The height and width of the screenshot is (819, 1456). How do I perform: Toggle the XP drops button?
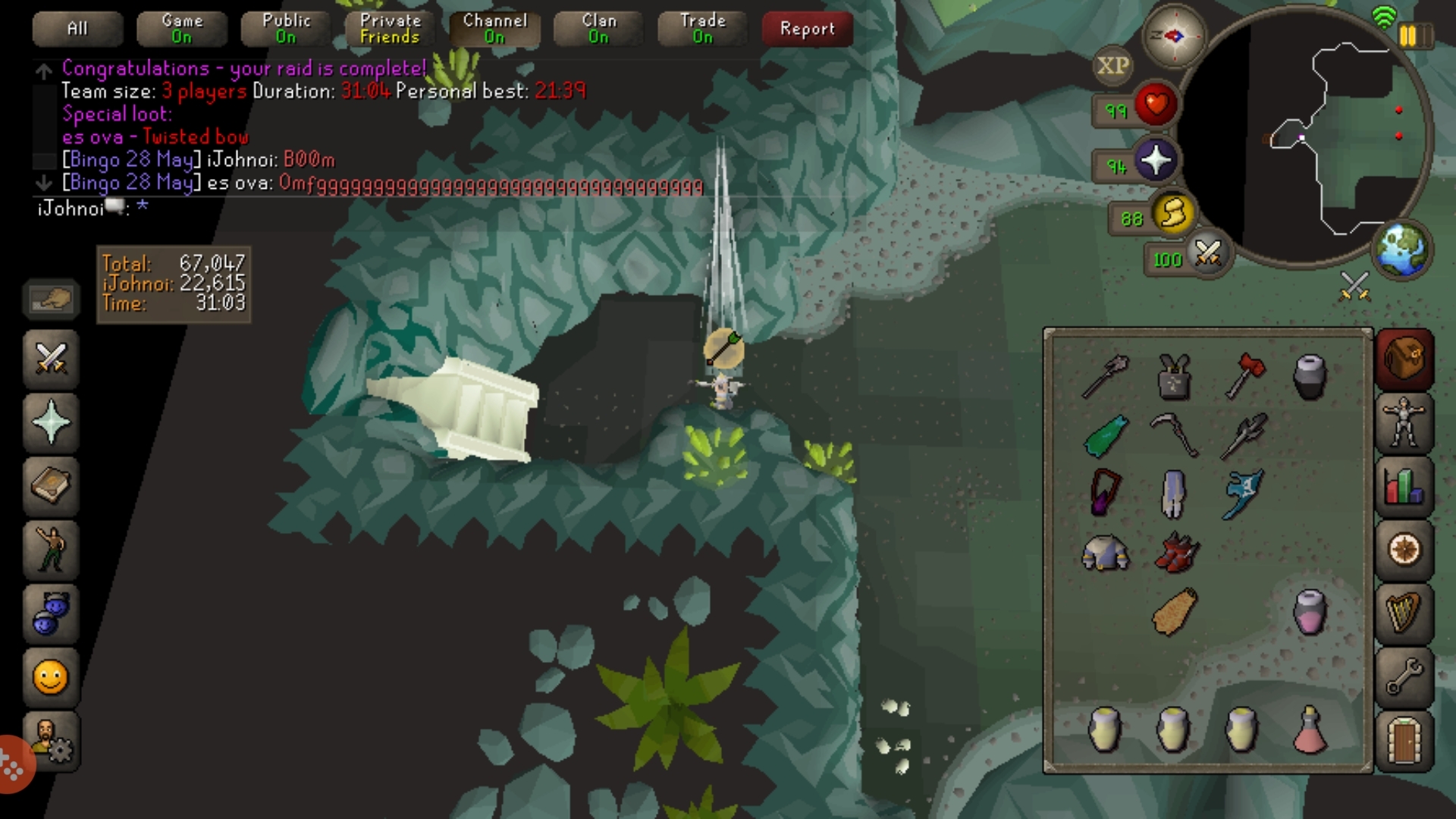tap(1112, 66)
